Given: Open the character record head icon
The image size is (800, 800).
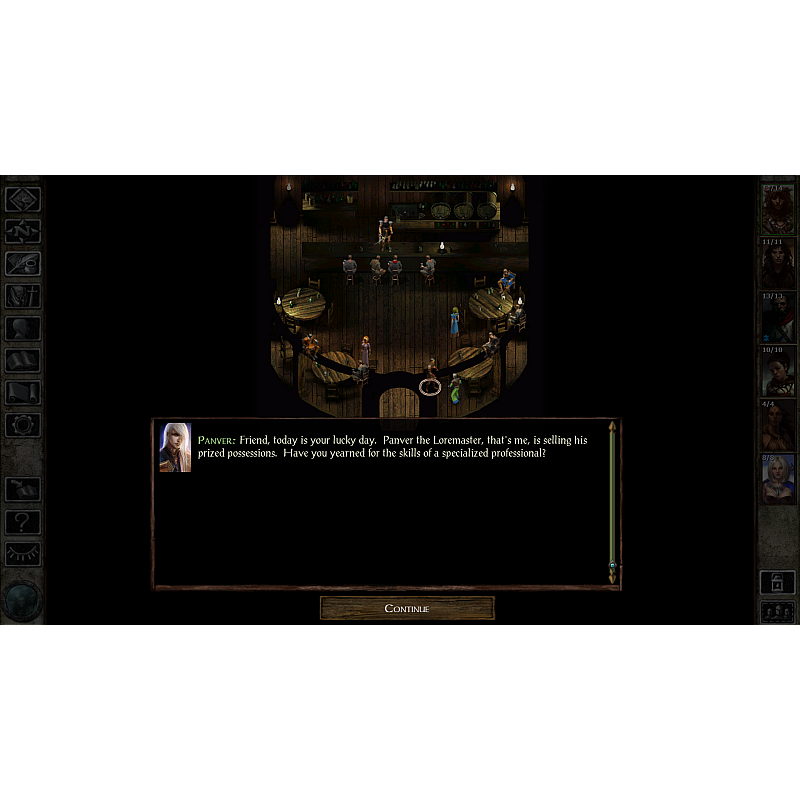Looking at the screenshot, I should (x=22, y=328).
